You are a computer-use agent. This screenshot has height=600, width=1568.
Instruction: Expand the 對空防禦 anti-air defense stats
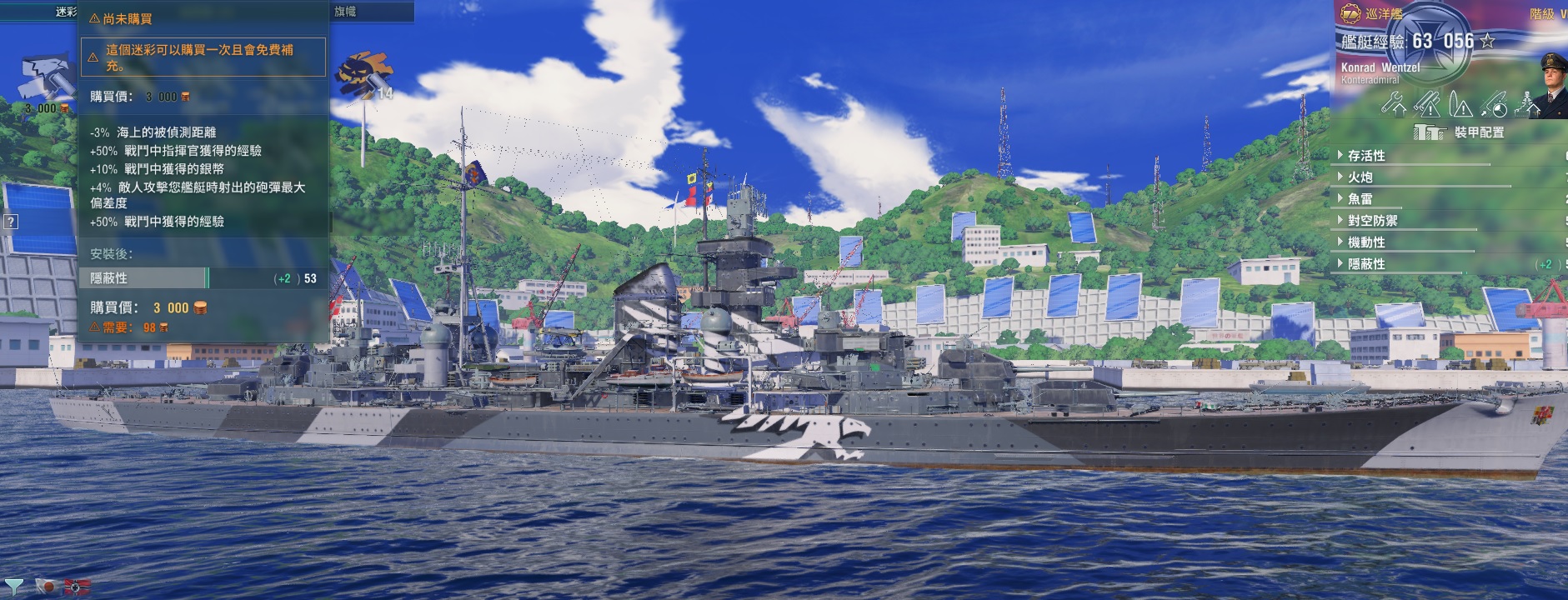coord(1372,221)
